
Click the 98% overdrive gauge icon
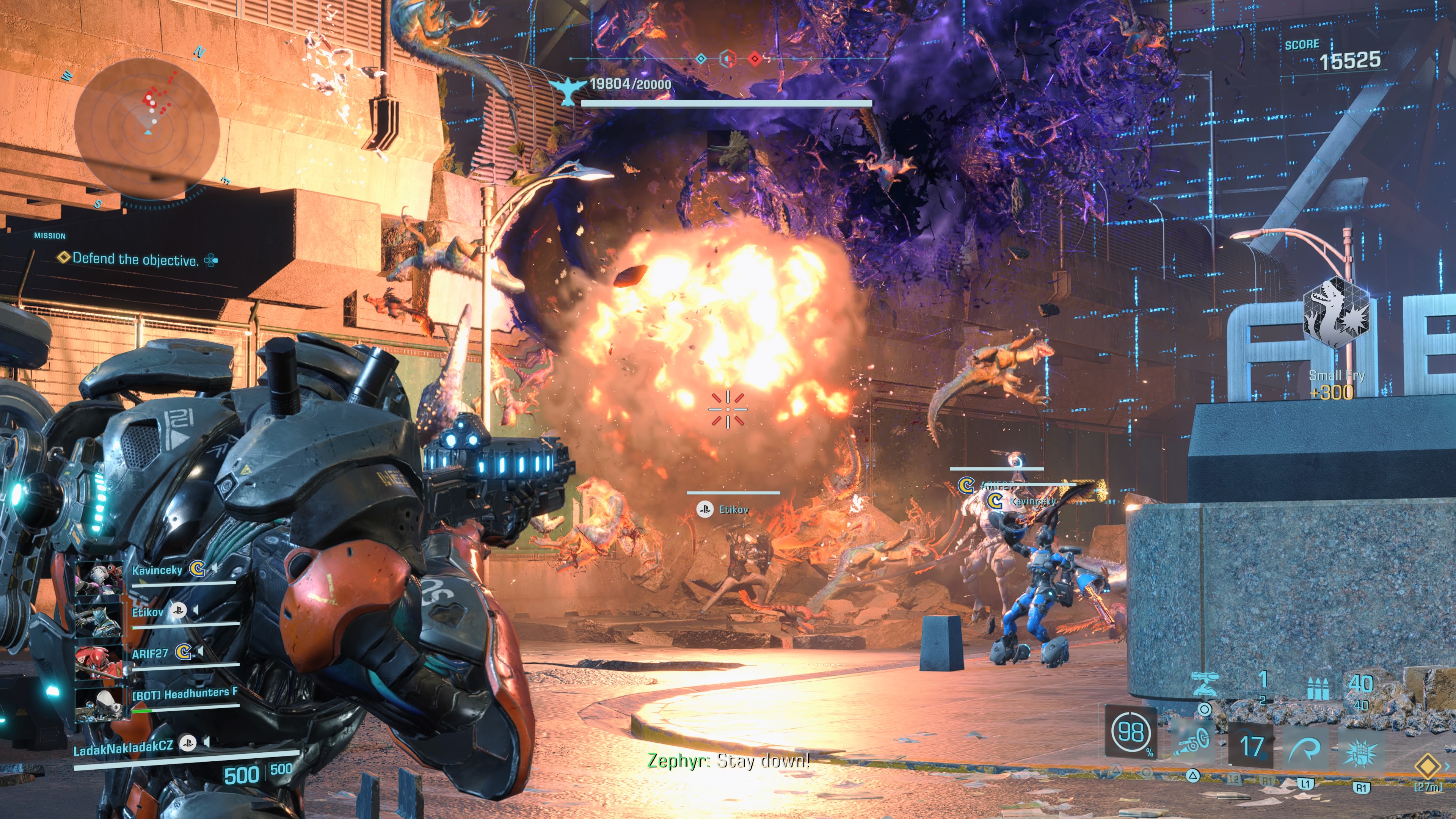(1130, 732)
